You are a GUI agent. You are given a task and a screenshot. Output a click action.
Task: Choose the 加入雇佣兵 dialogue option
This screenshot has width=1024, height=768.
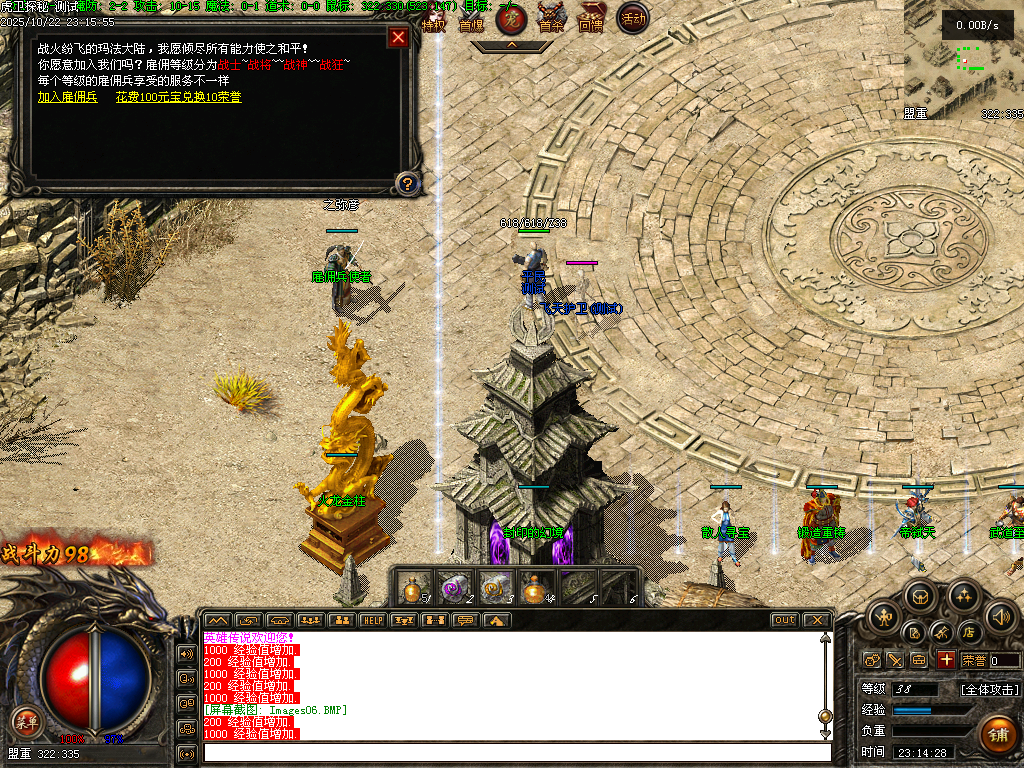click(x=67, y=97)
